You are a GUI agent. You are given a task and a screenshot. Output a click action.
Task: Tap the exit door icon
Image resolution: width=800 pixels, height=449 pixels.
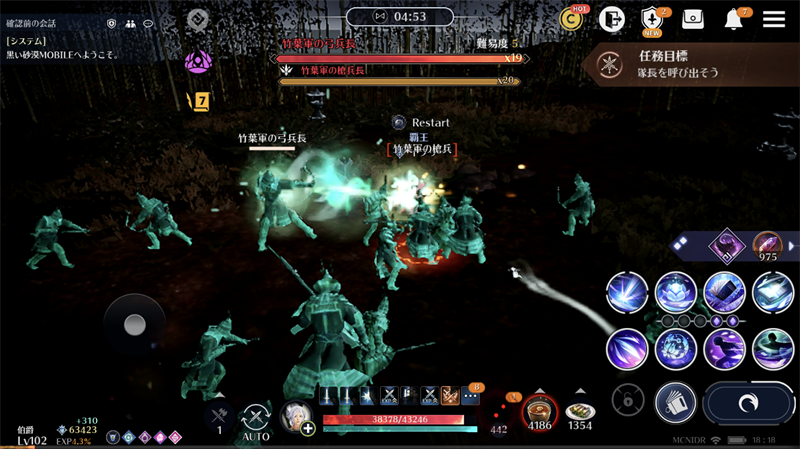[x=612, y=19]
